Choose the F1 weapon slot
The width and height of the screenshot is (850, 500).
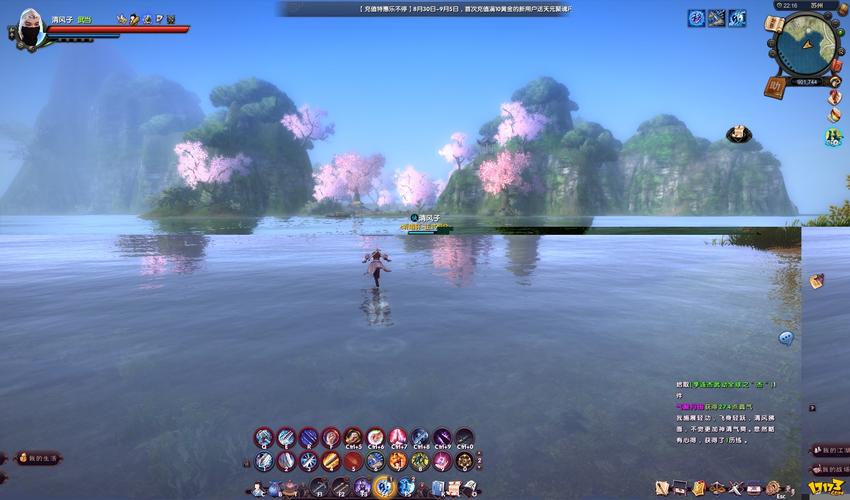point(319,488)
